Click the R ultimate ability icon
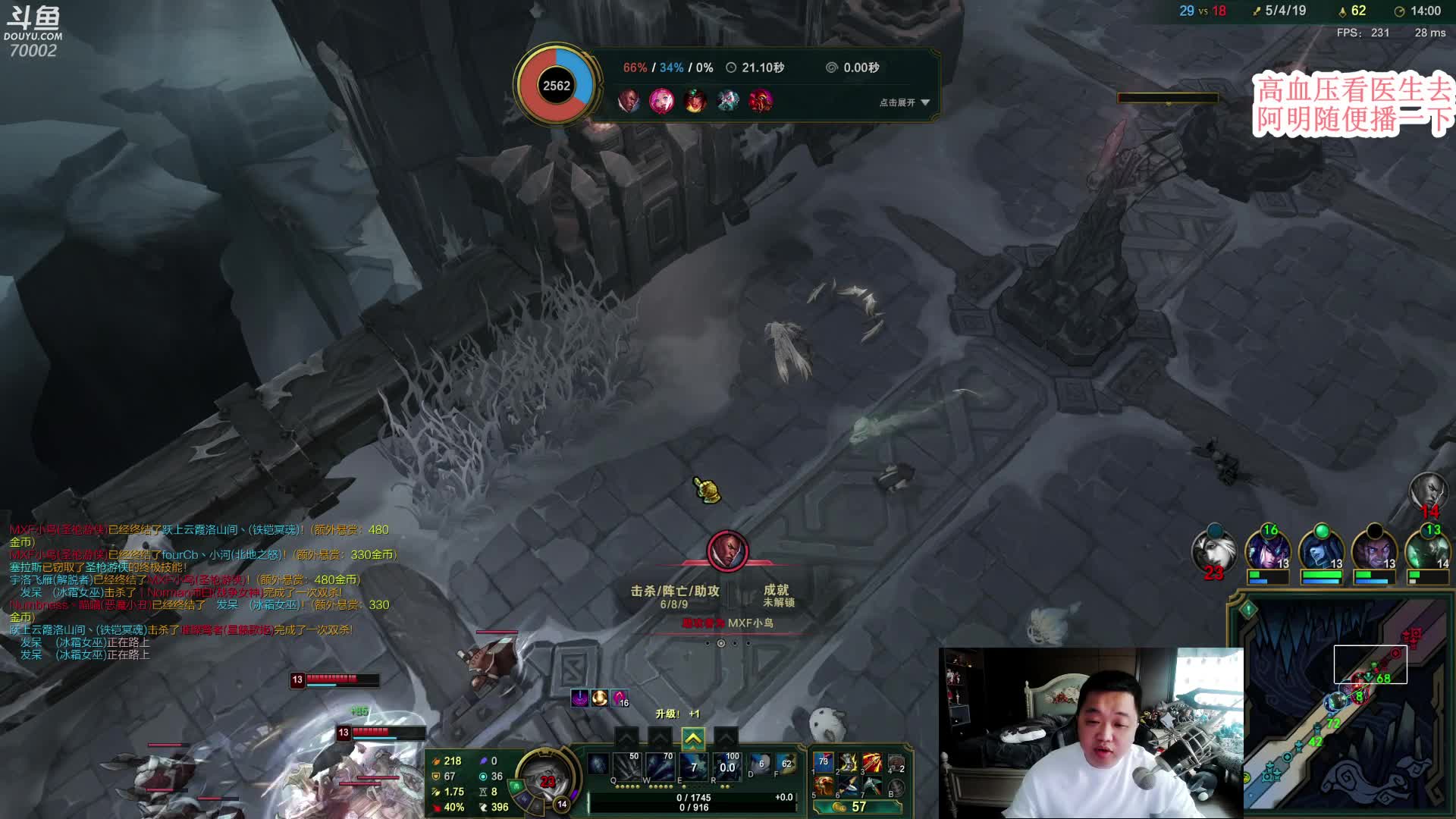Screen dimensions: 1456x819 click(x=727, y=767)
